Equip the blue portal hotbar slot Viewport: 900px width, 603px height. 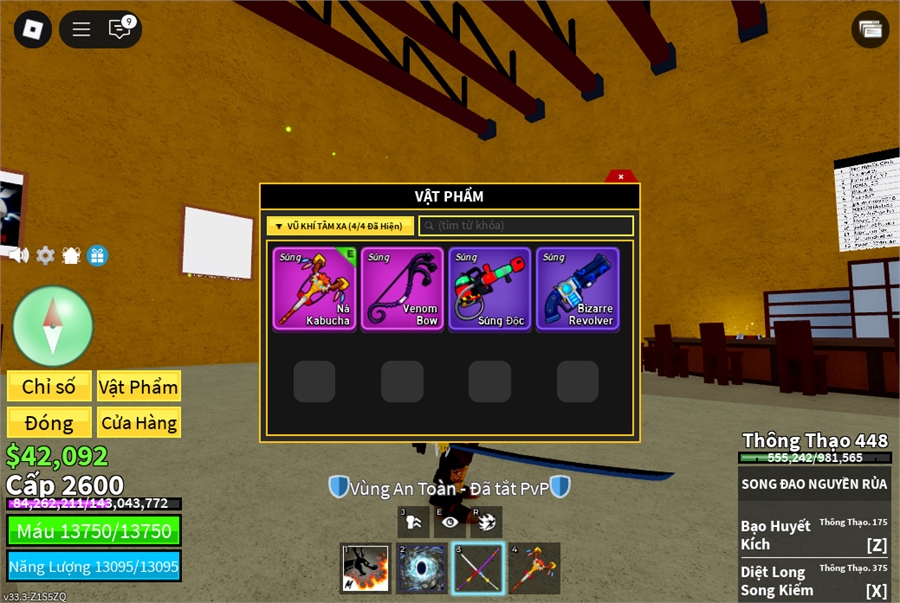pyautogui.click(x=422, y=568)
